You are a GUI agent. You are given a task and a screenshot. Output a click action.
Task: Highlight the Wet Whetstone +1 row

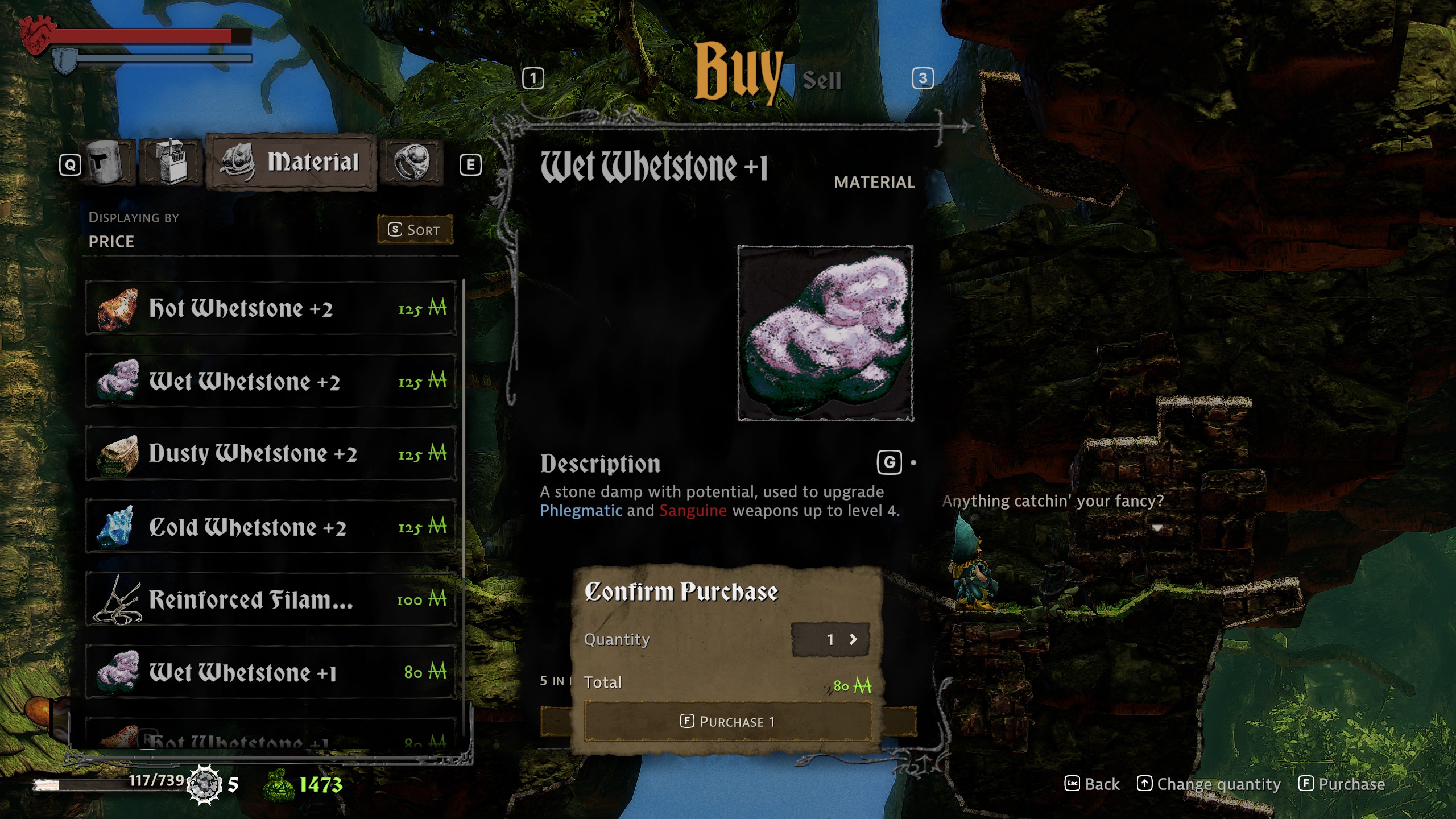pos(271,672)
